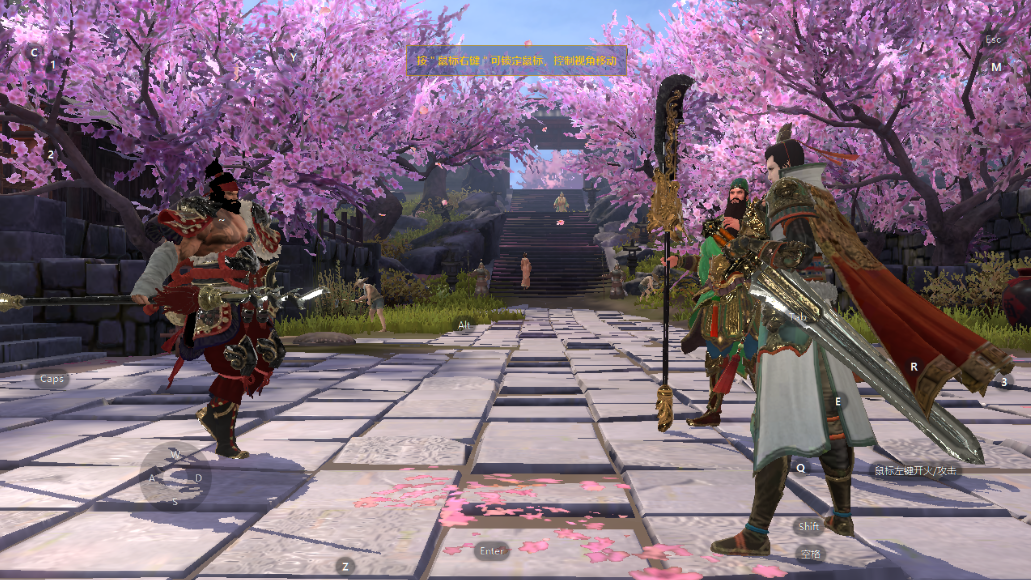Tap the virtual Enter button

493,551
